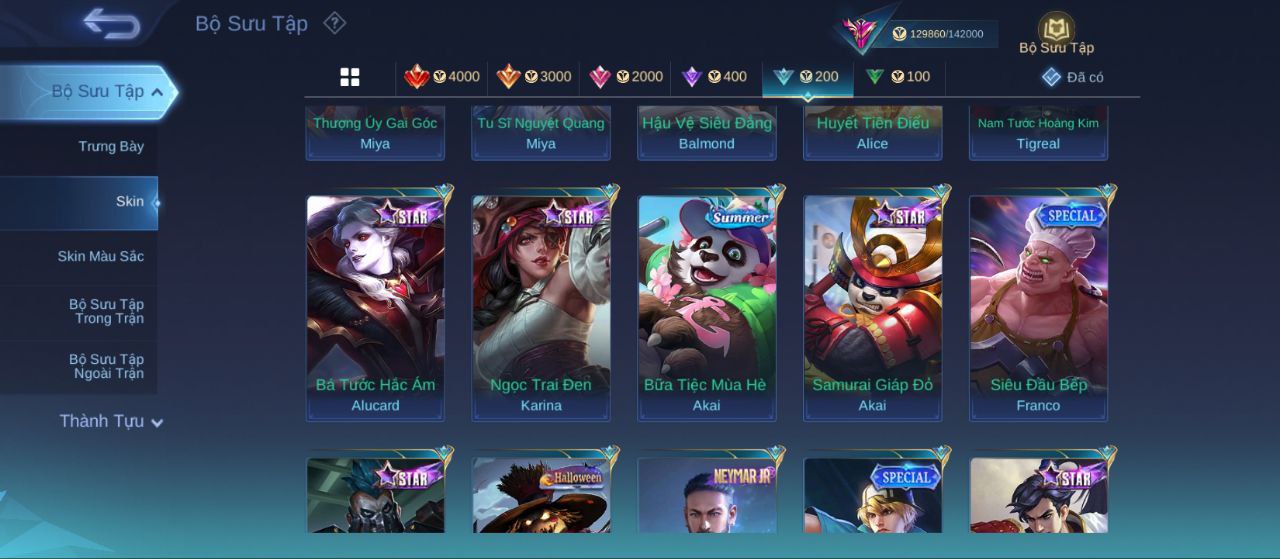Screen dimensions: 1280x559
Task: Switch to the 100 points tier tab
Action: coord(897,77)
